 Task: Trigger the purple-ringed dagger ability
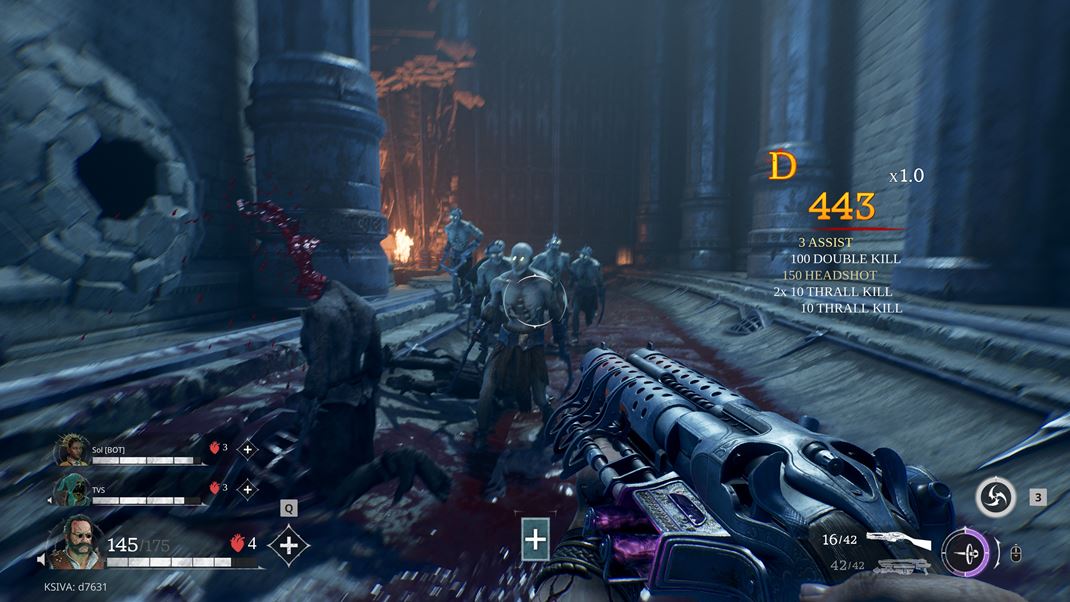(965, 551)
